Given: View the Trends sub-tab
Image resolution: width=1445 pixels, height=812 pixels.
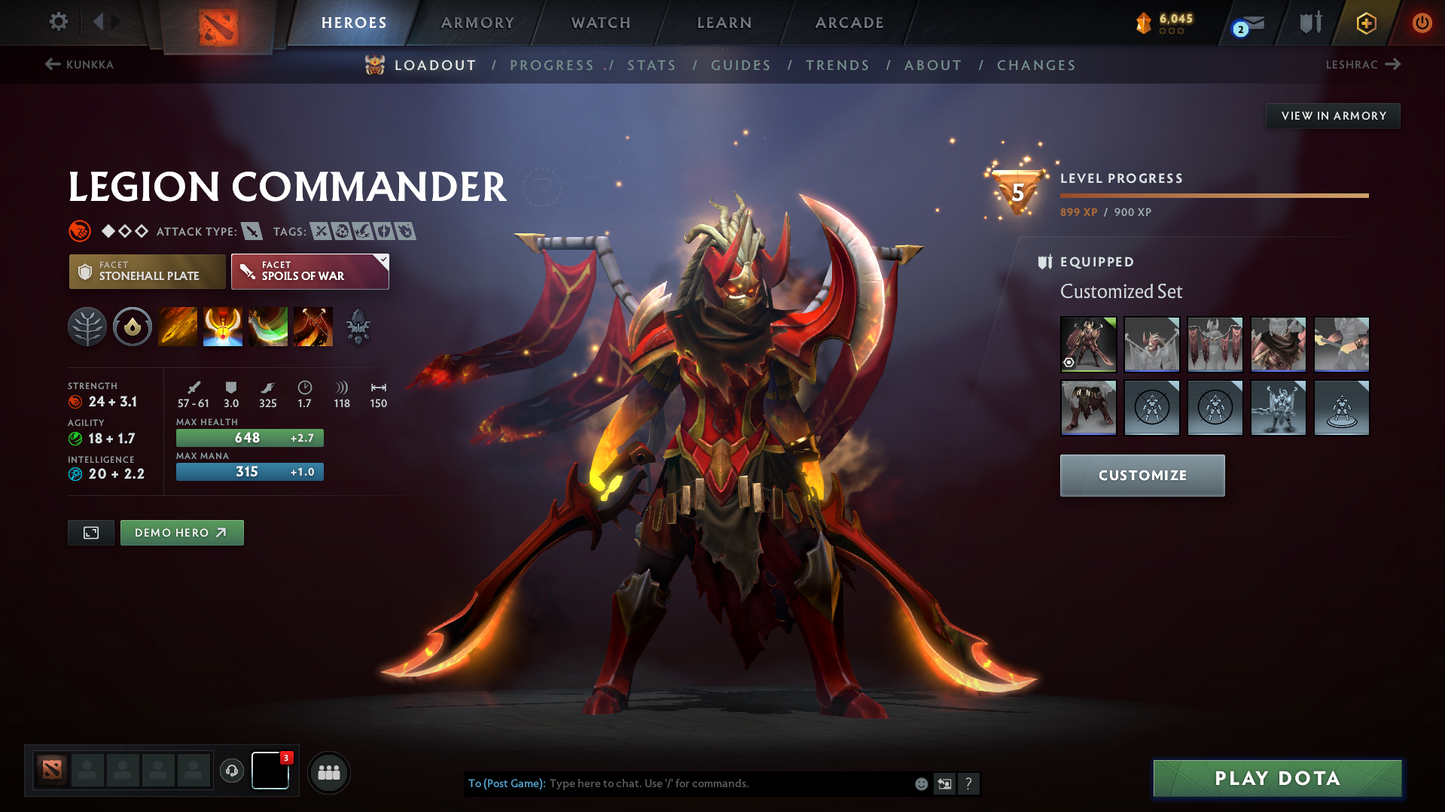Looking at the screenshot, I should click(838, 65).
